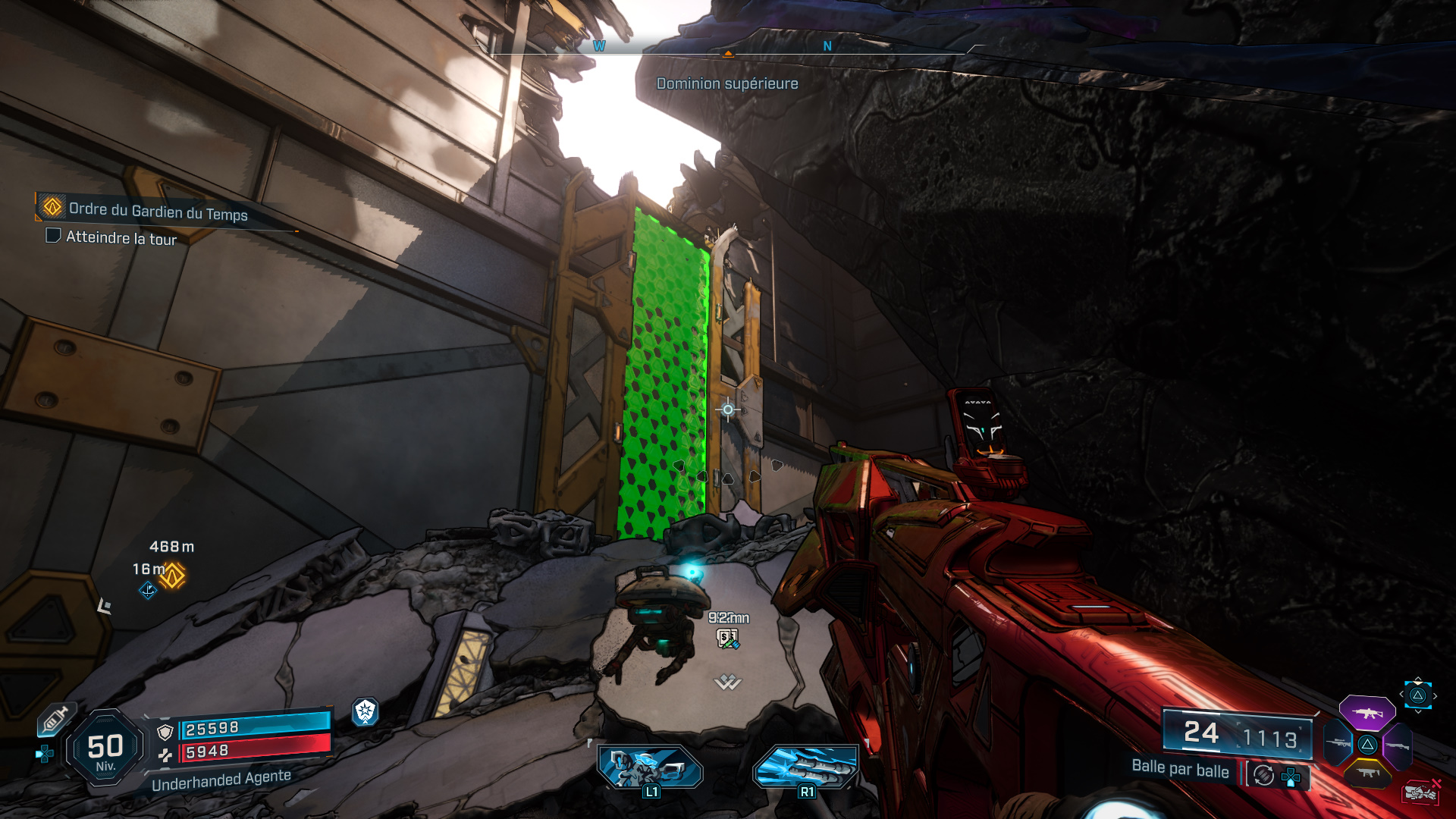Check the Atteindre la tour objective box

[x=52, y=237]
